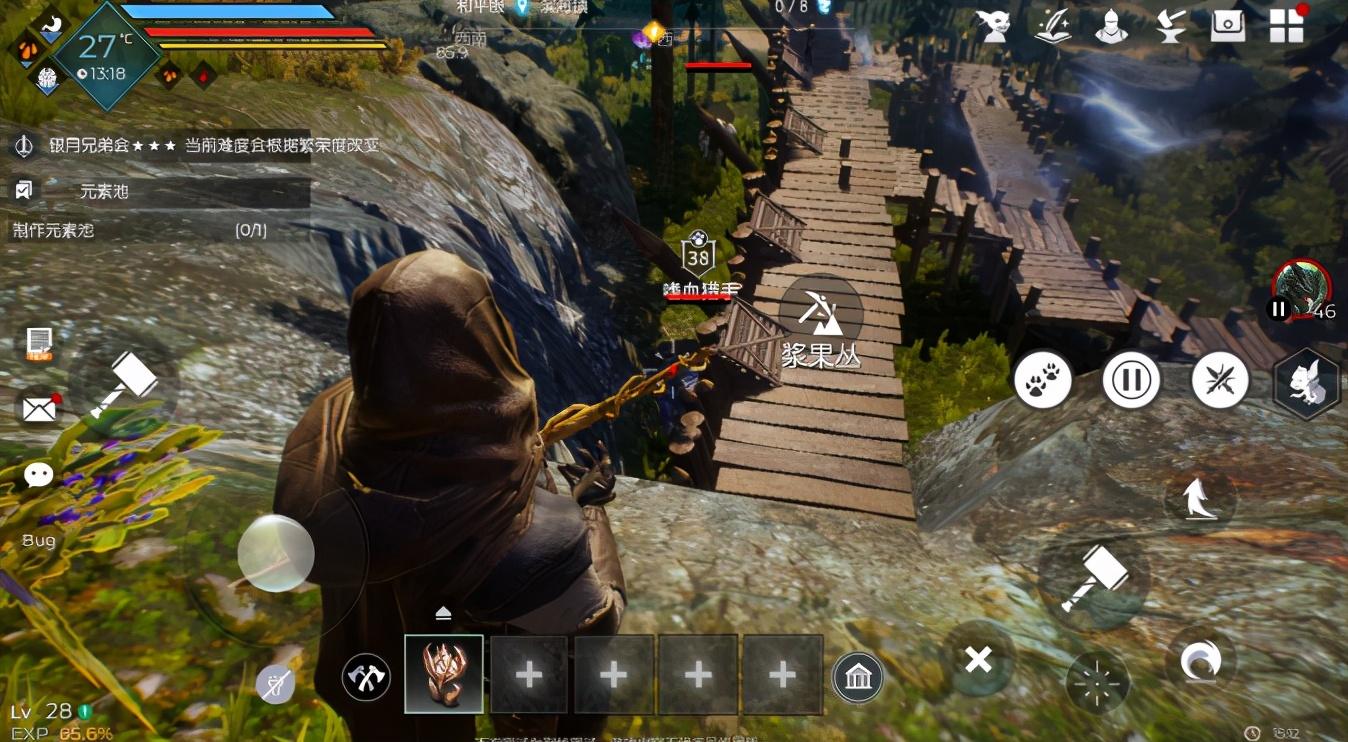Open the four-square main menu
1348x742 pixels.
click(x=1286, y=27)
